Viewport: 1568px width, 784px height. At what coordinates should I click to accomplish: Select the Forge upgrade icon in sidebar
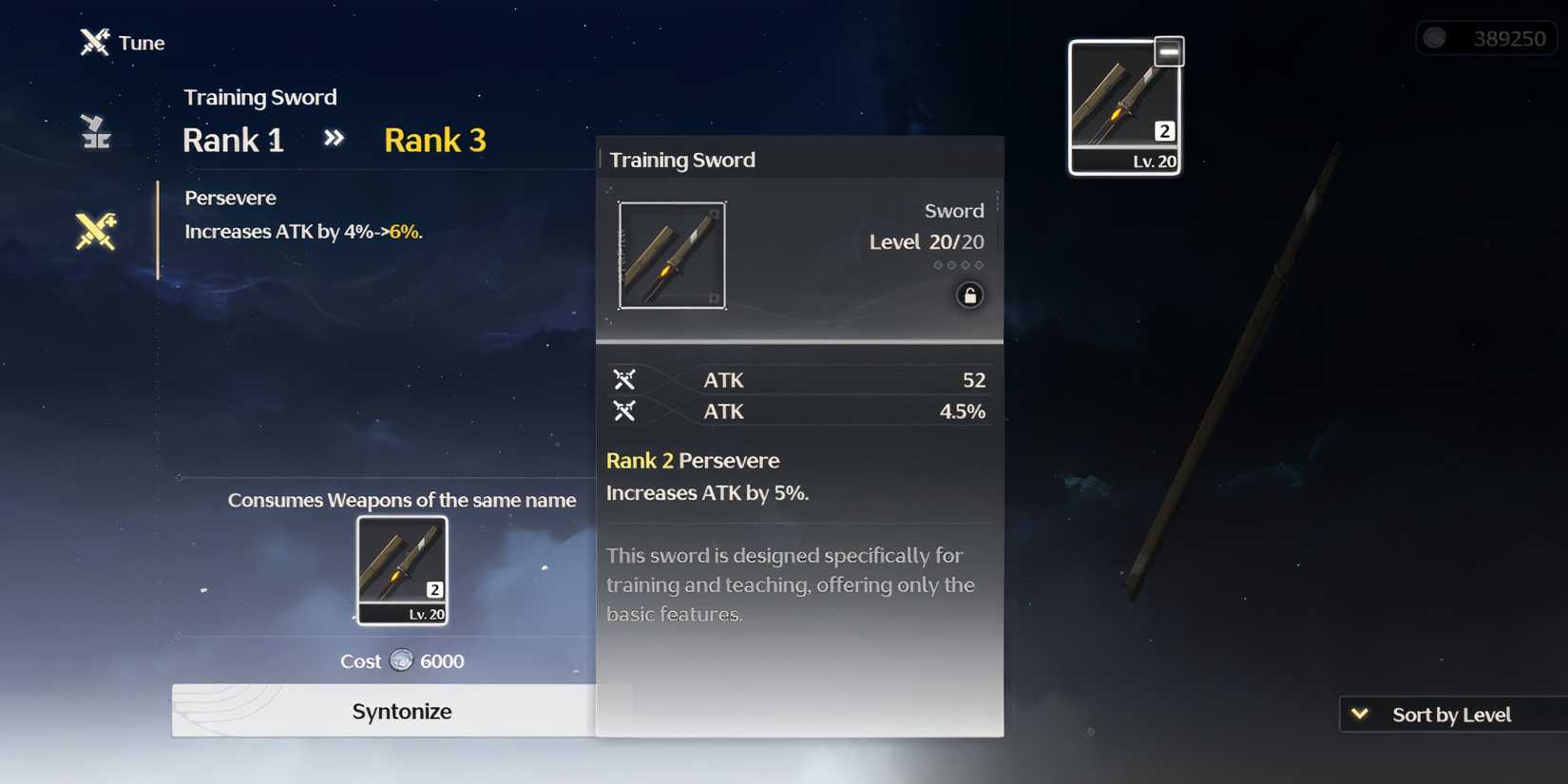click(93, 133)
